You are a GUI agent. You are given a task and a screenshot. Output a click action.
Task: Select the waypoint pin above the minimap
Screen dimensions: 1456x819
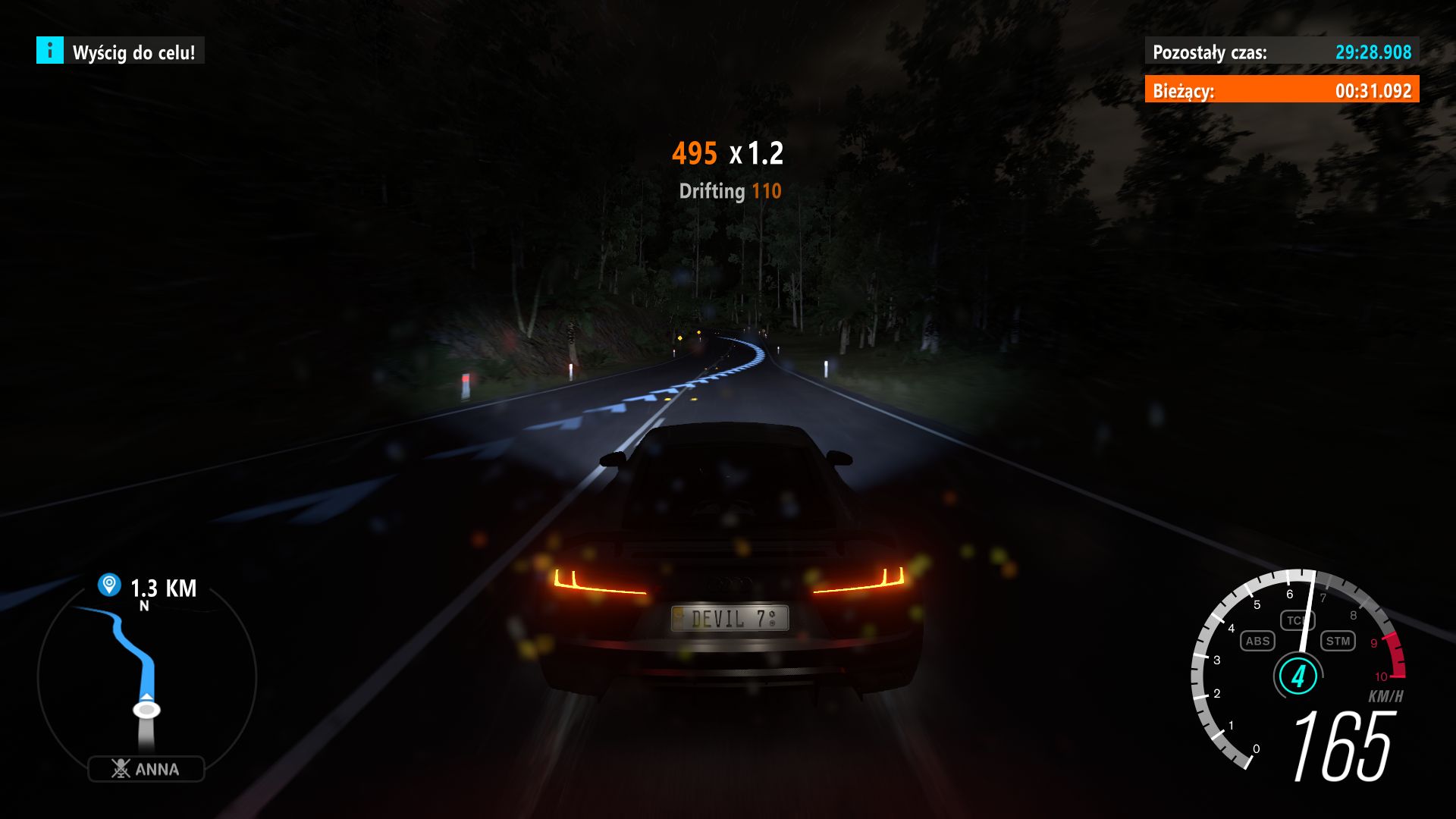(108, 584)
